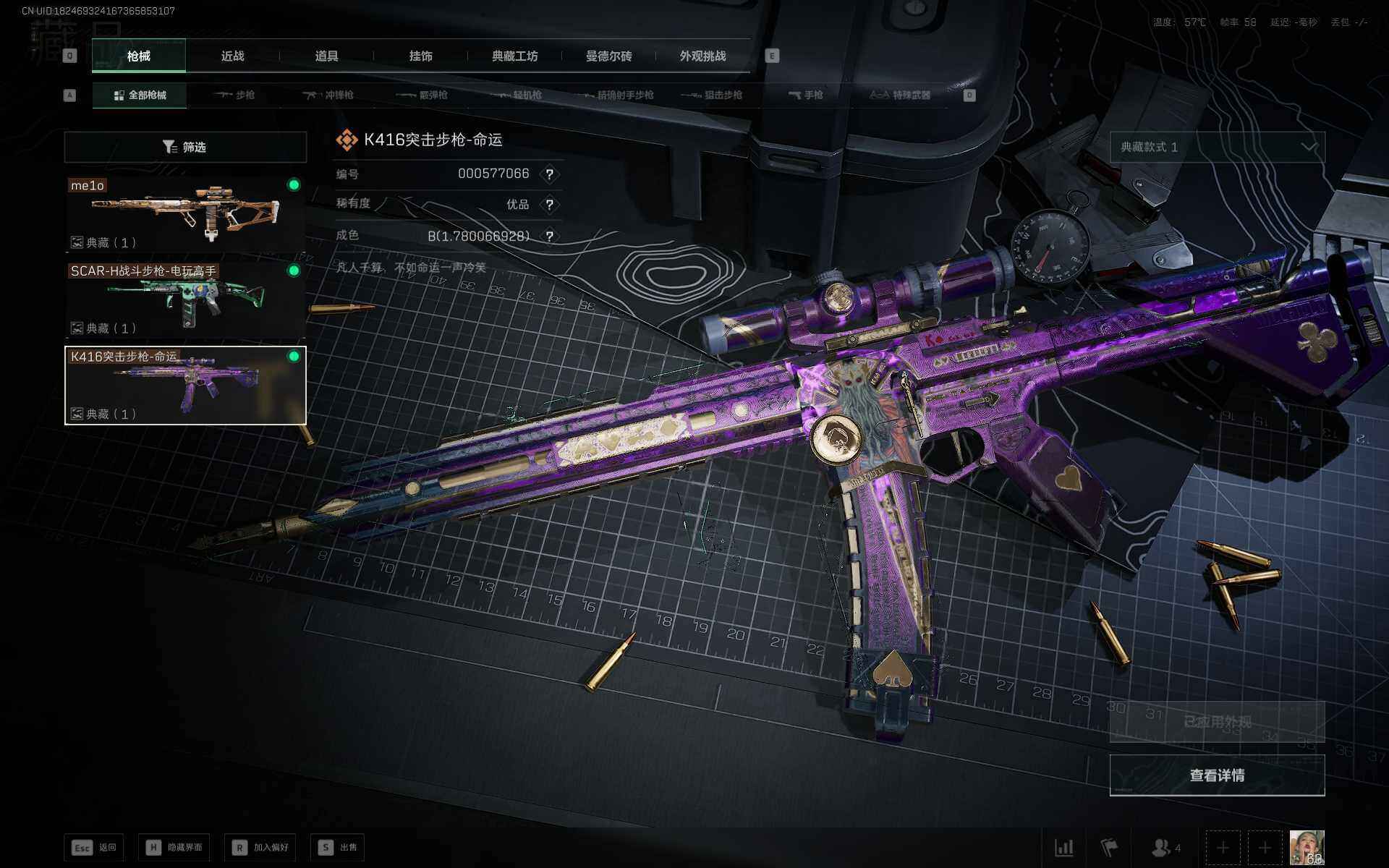This screenshot has width=1389, height=868.
Task: Click the 查看详情 view details button
Action: pos(1217,775)
